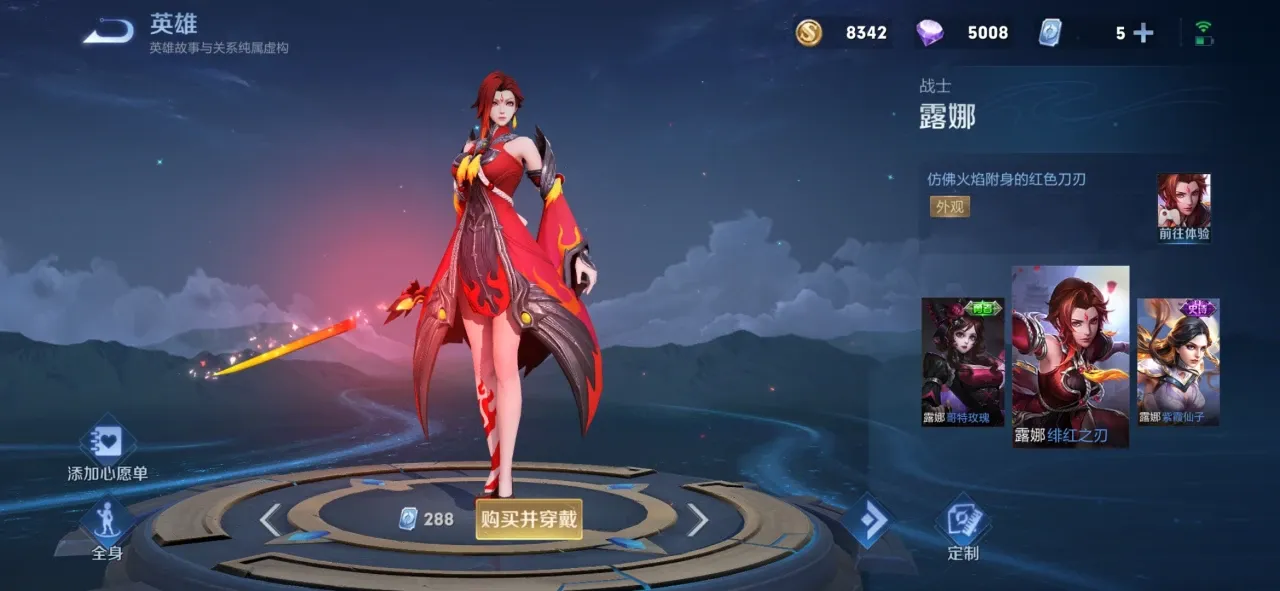Open the 定制 customization option
The height and width of the screenshot is (591, 1280).
click(x=963, y=528)
